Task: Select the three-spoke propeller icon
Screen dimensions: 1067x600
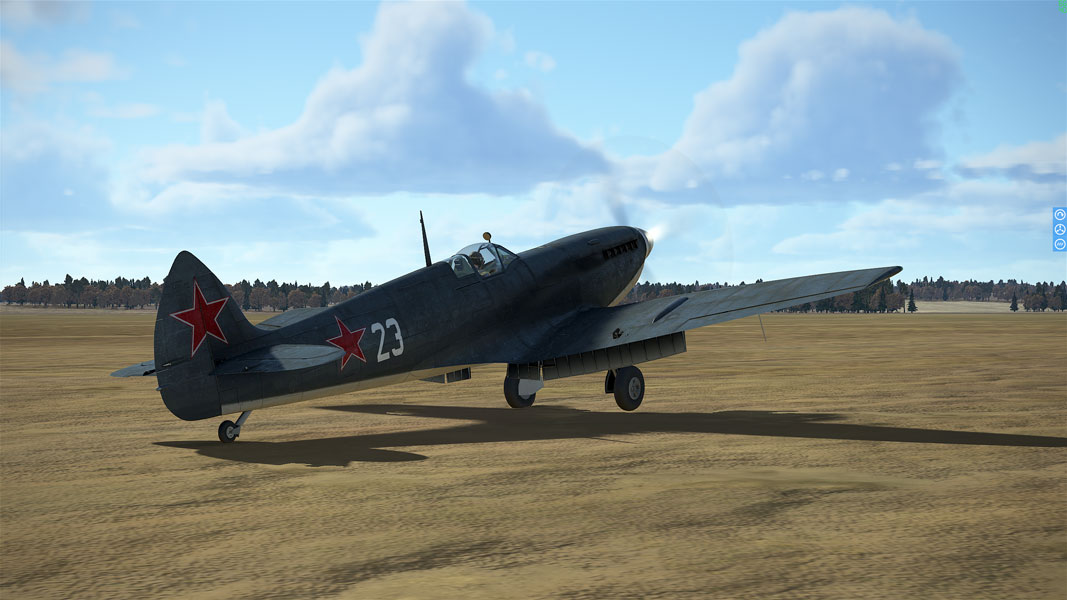Action: pyautogui.click(x=1060, y=230)
